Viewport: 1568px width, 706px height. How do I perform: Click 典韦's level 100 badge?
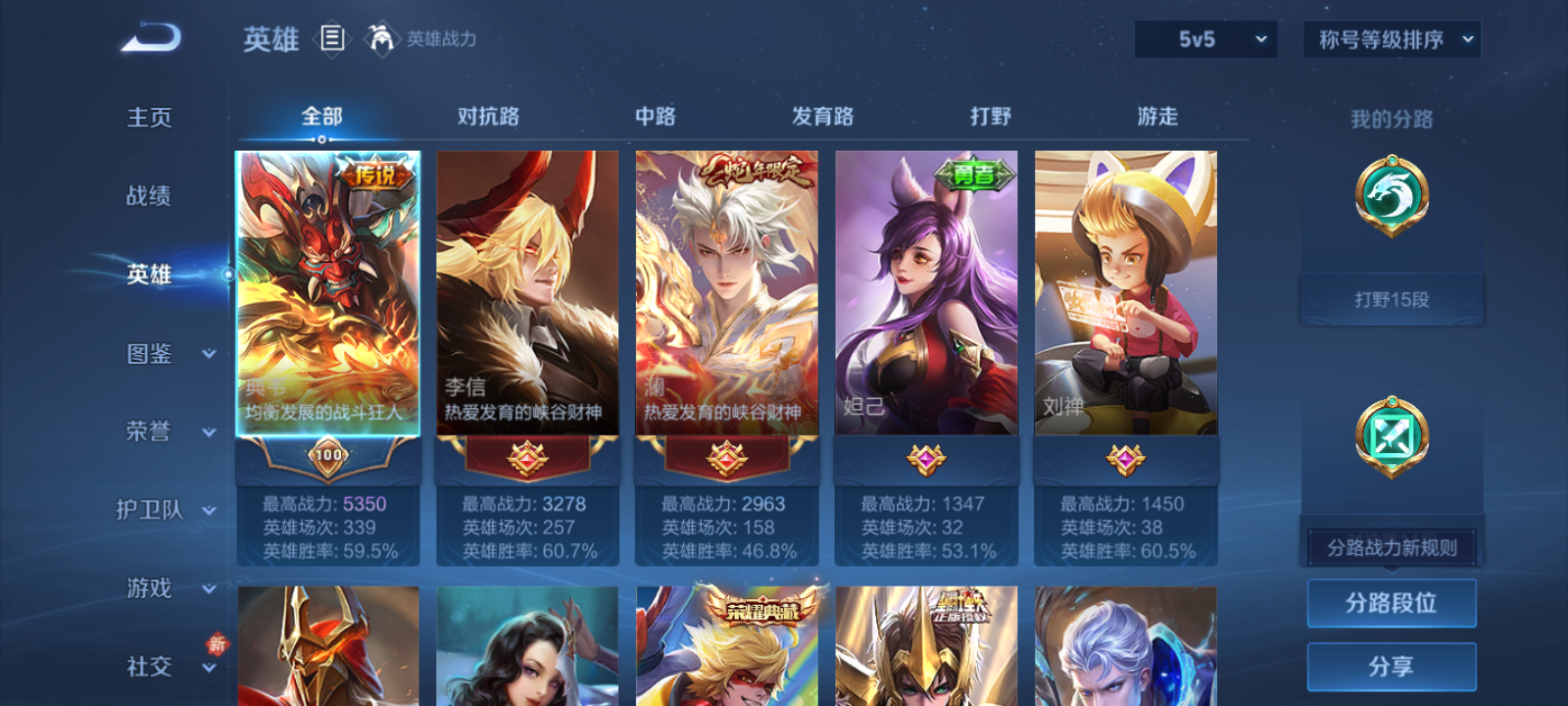[x=330, y=456]
